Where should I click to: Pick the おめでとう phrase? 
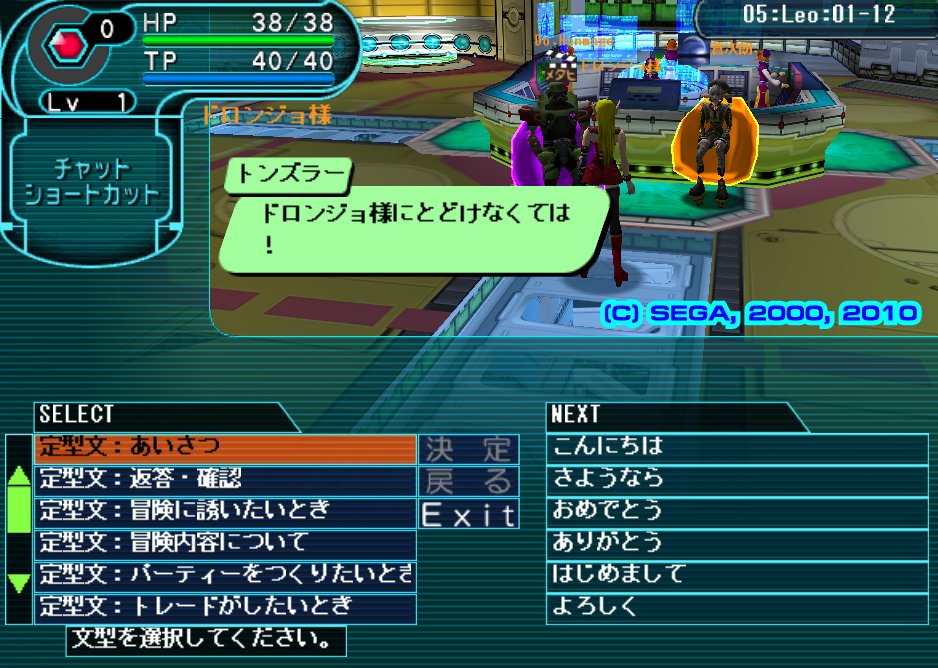(737, 510)
